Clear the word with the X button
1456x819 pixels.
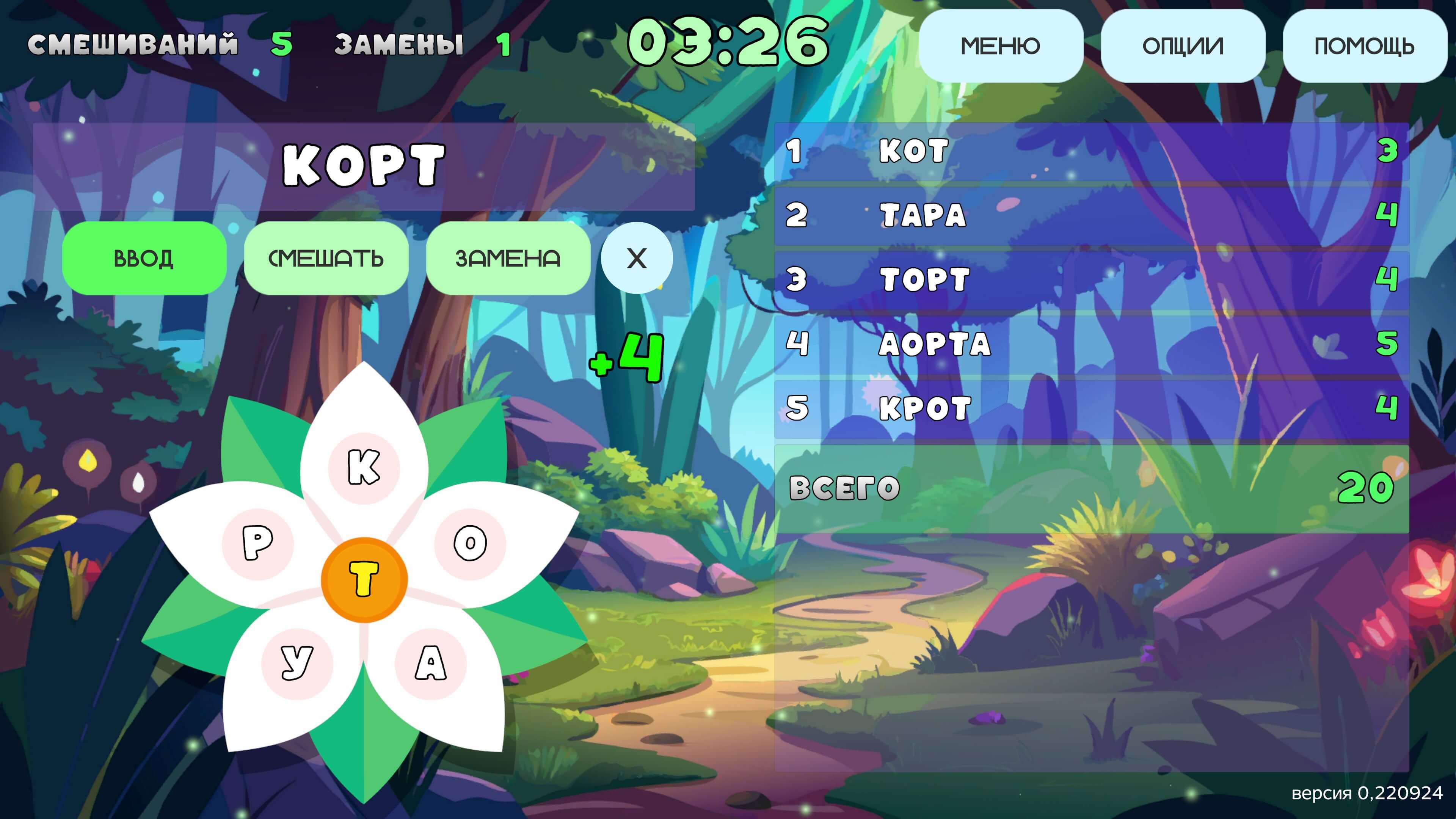(x=637, y=258)
